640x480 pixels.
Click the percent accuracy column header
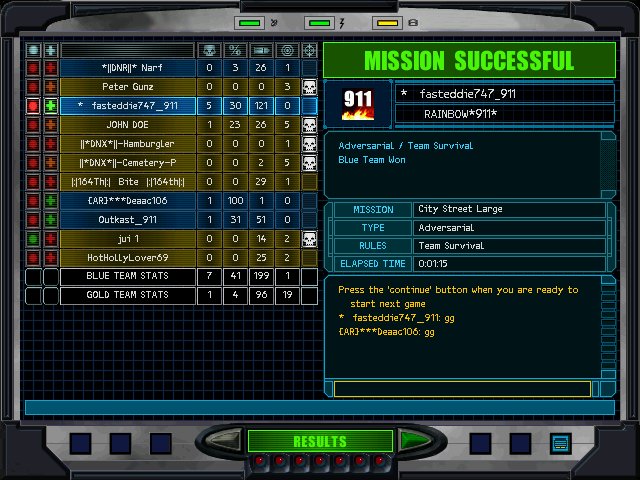click(x=235, y=49)
